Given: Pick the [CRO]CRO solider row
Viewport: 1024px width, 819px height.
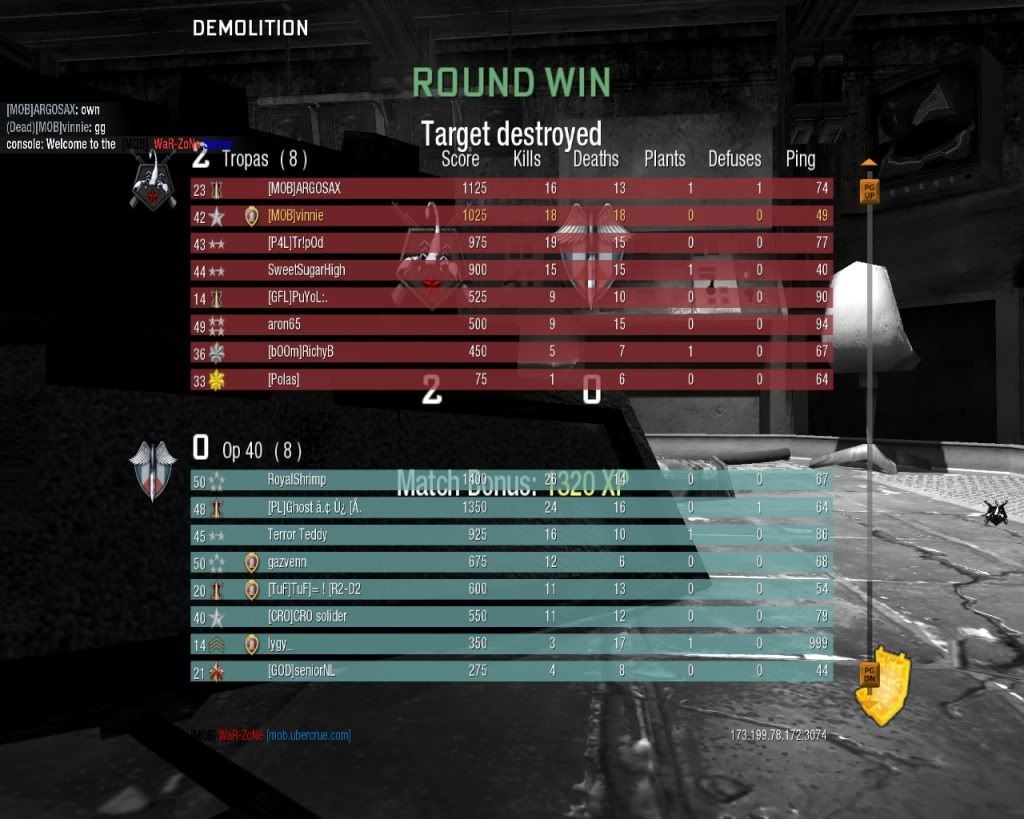Looking at the screenshot, I should point(510,617).
